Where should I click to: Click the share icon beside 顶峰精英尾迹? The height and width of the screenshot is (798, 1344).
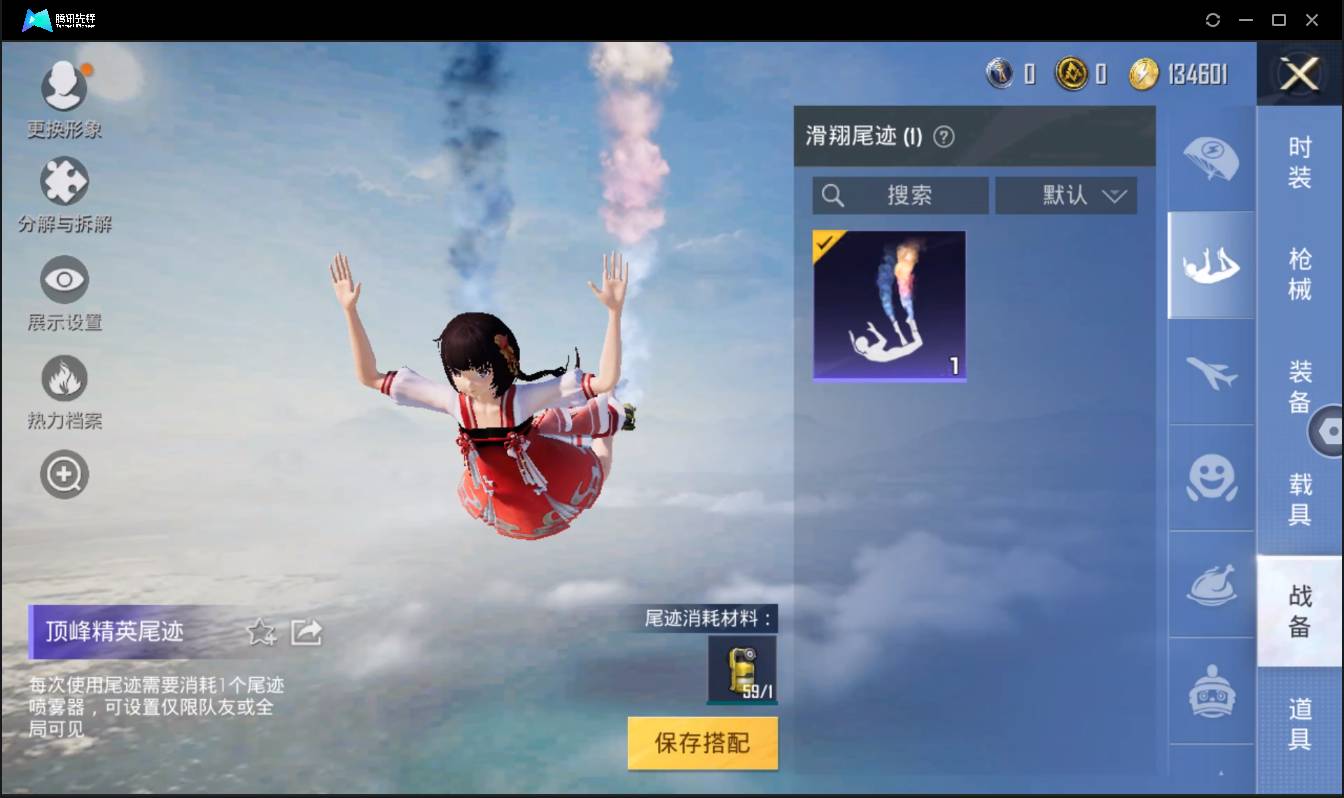[x=307, y=630]
